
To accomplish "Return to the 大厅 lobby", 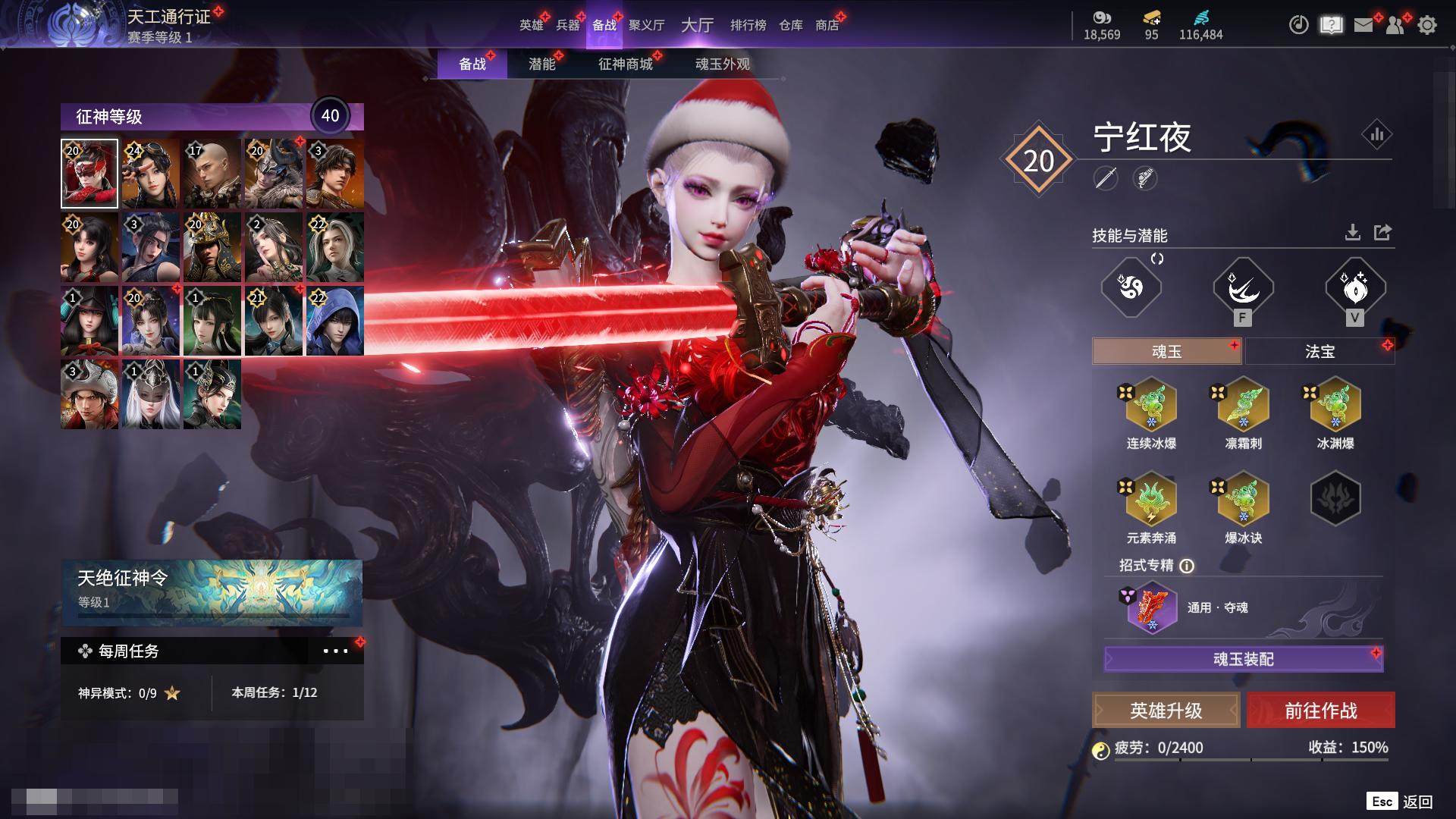I will pos(697,25).
